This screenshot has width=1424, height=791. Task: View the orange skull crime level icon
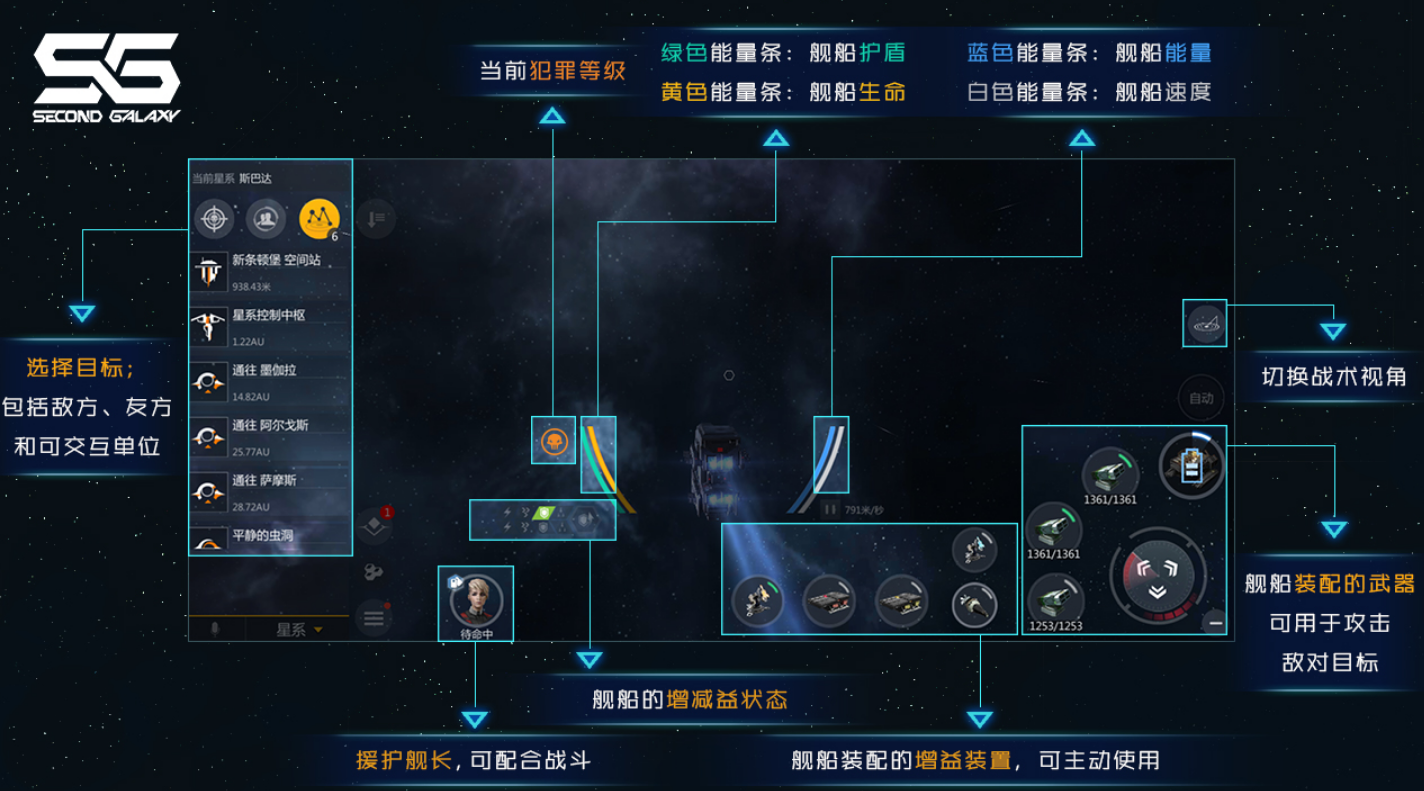tap(553, 441)
